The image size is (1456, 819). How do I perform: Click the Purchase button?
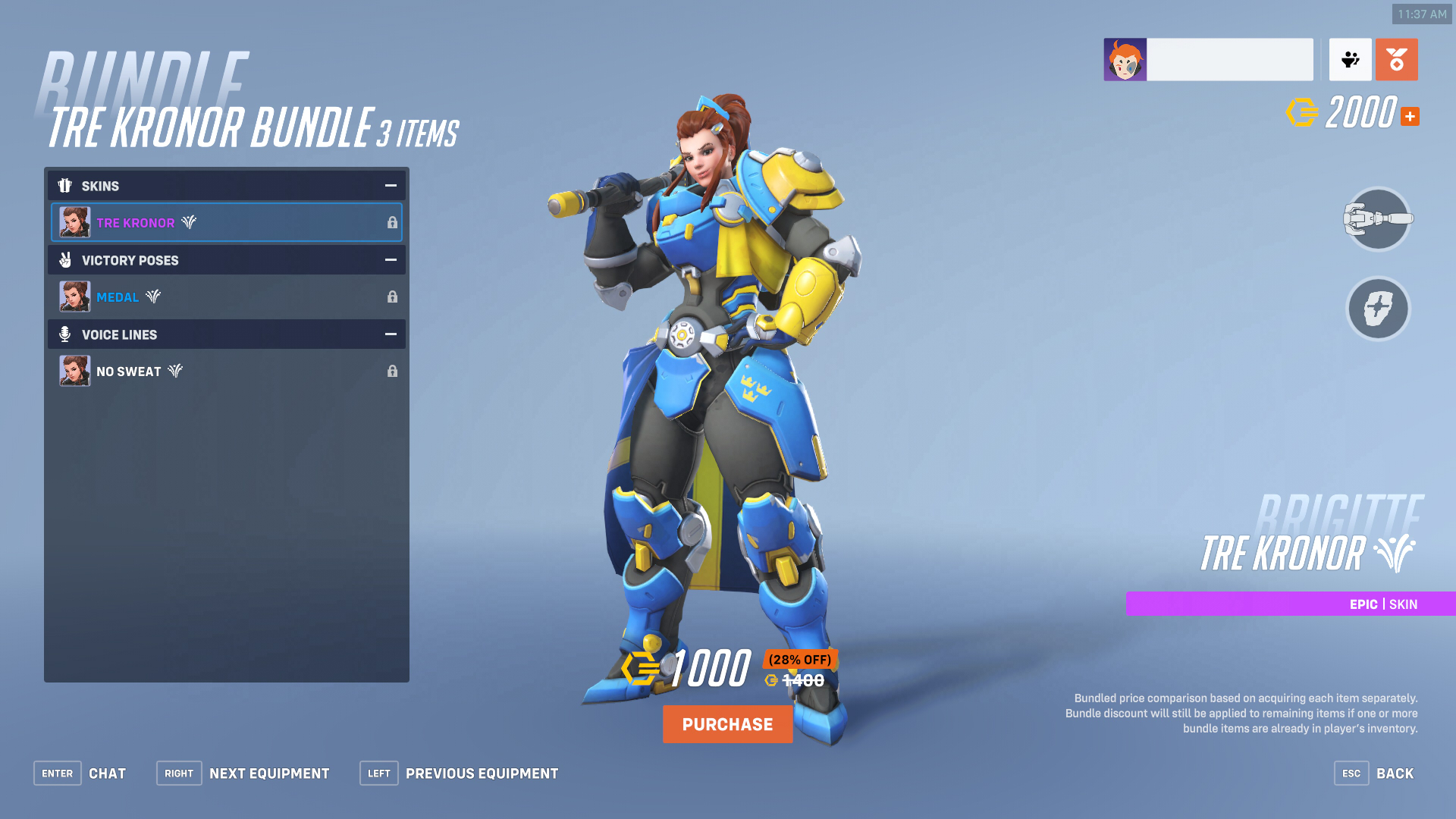pos(727,724)
